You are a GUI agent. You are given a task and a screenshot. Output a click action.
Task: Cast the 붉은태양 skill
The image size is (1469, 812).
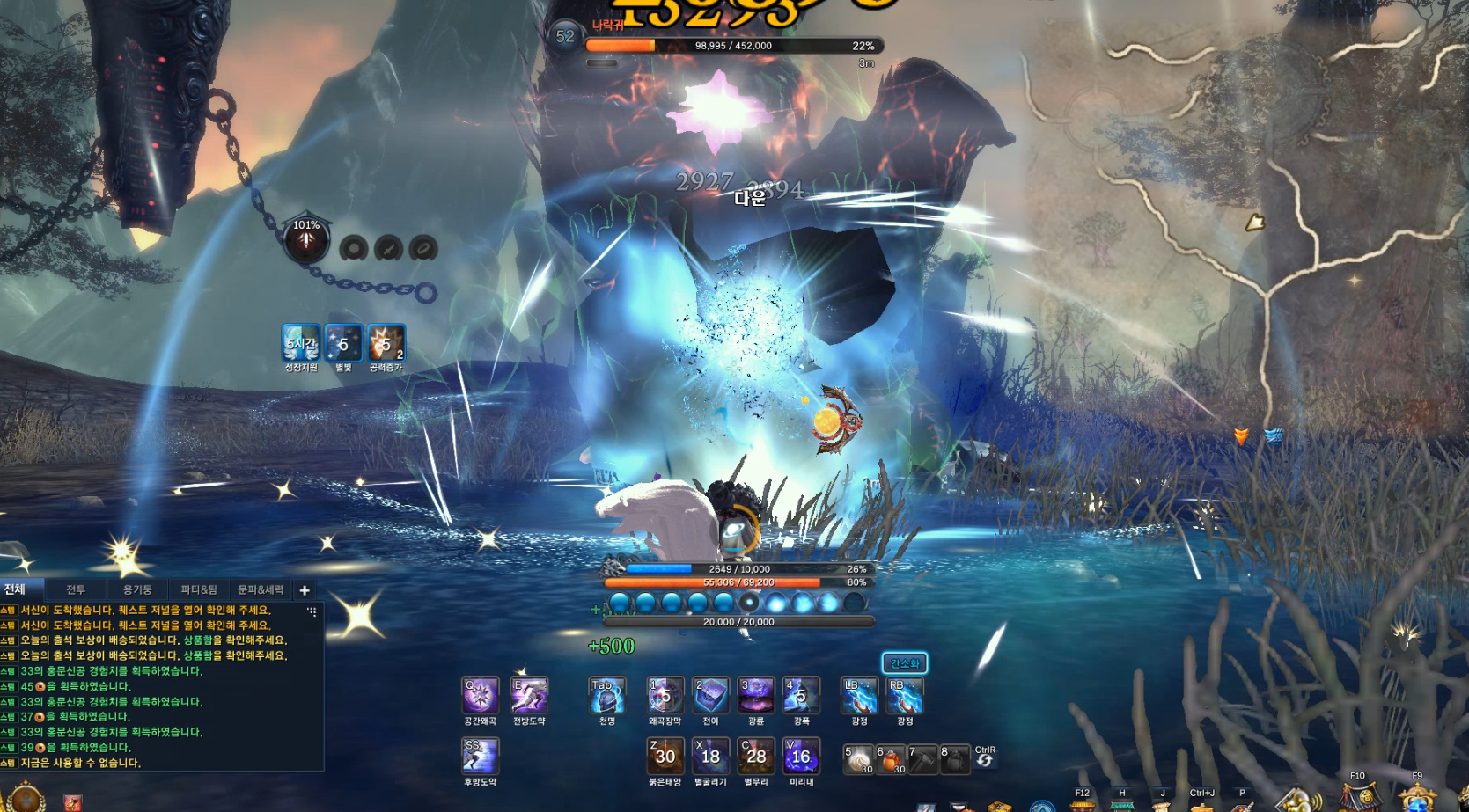(x=665, y=757)
